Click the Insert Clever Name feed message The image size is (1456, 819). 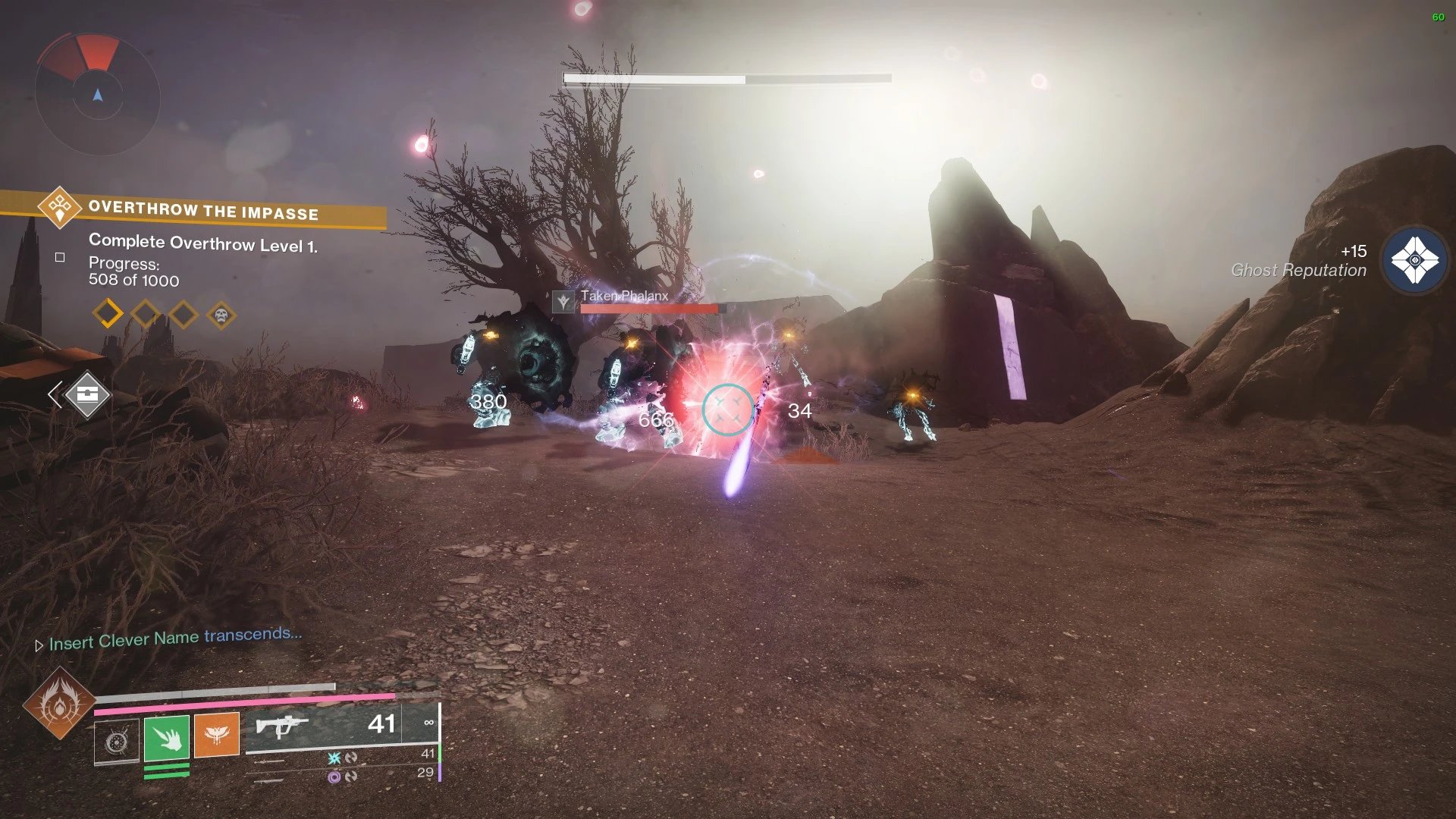tap(175, 639)
